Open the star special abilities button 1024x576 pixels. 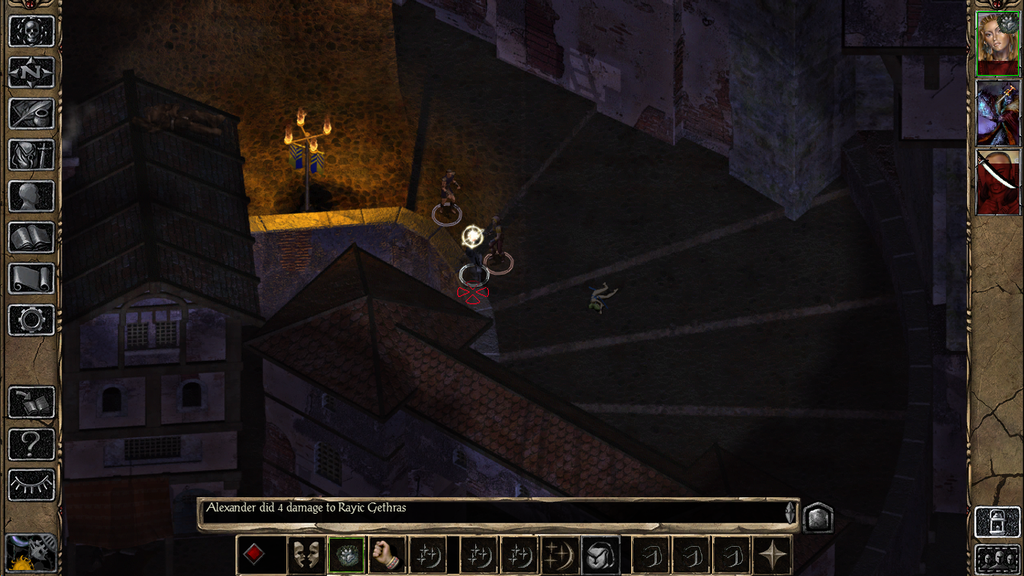click(773, 555)
